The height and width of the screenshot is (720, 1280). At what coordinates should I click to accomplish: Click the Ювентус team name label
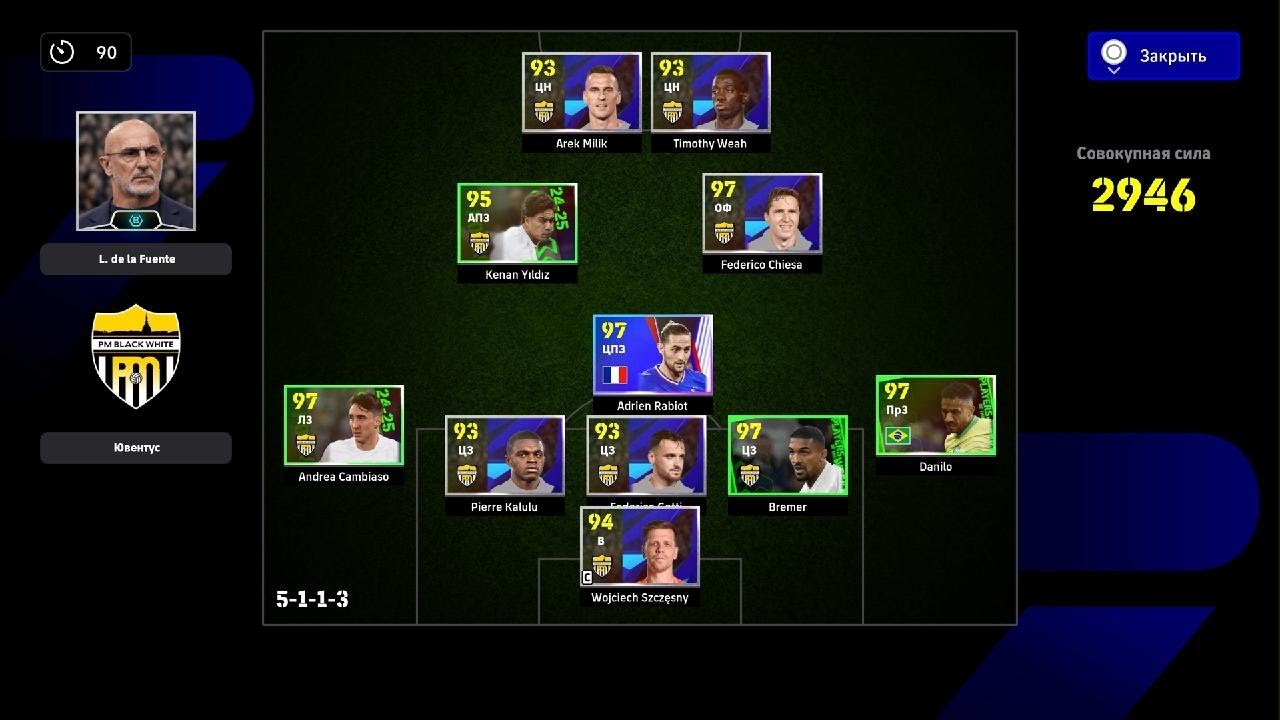(136, 448)
